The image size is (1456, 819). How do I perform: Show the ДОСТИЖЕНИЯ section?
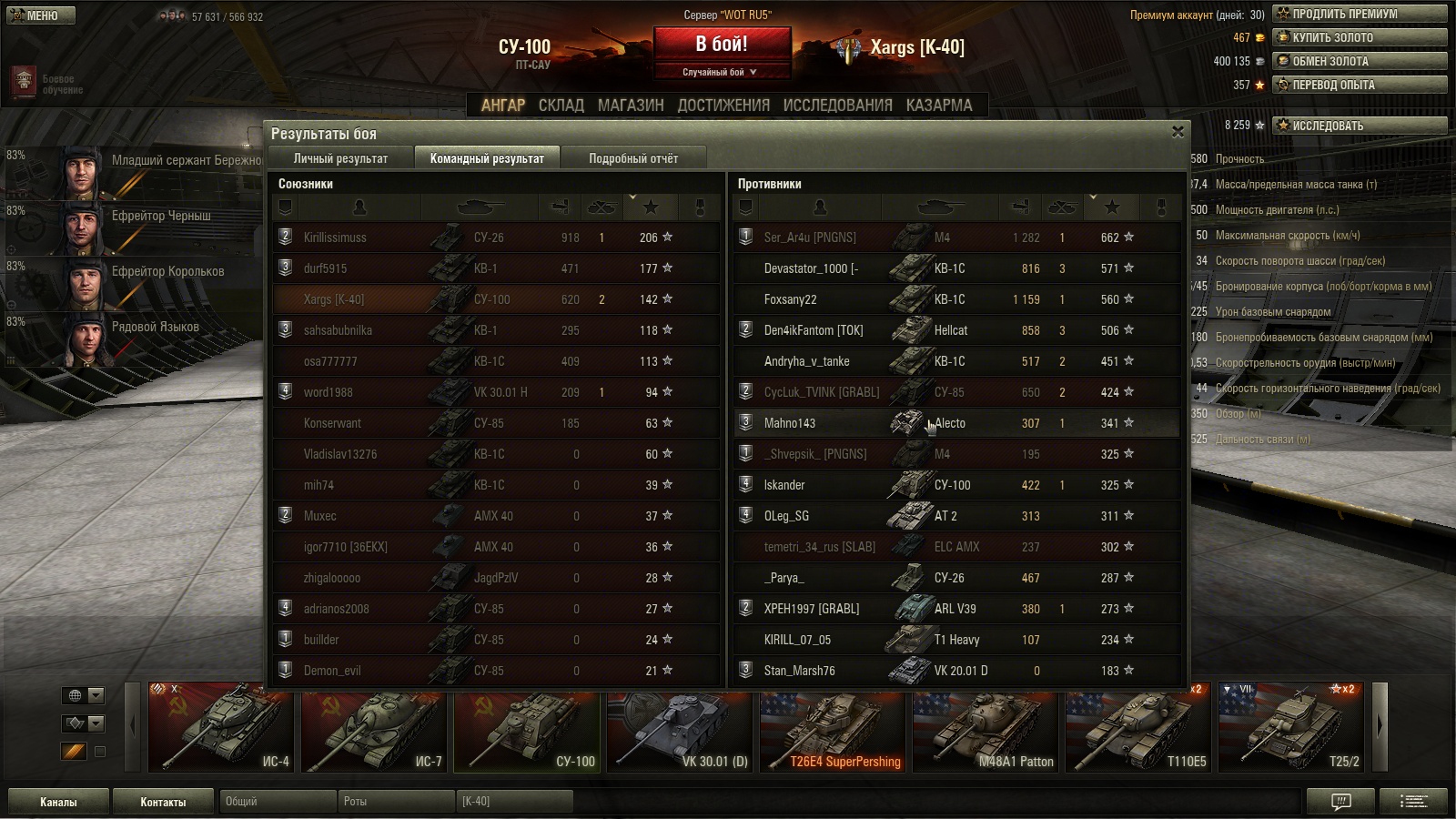723,106
